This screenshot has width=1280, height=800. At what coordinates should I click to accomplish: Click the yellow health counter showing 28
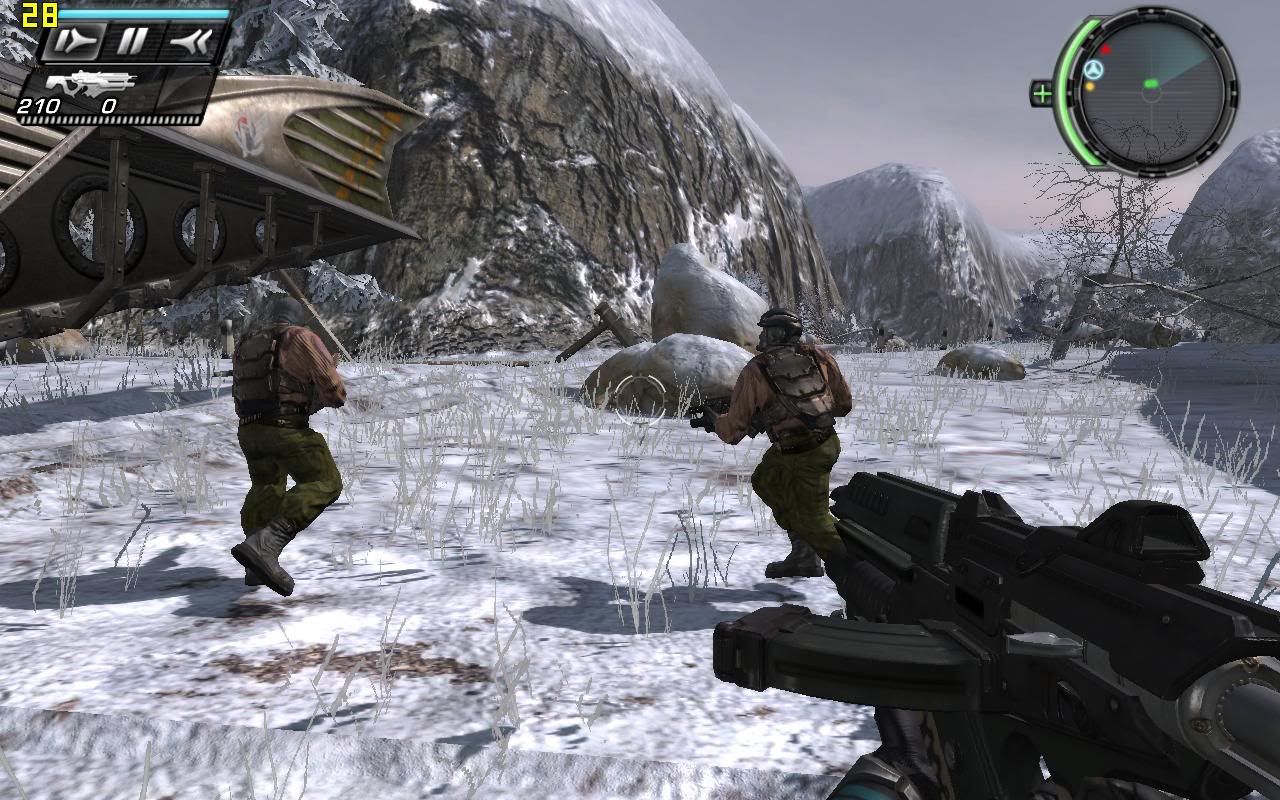tap(39, 14)
